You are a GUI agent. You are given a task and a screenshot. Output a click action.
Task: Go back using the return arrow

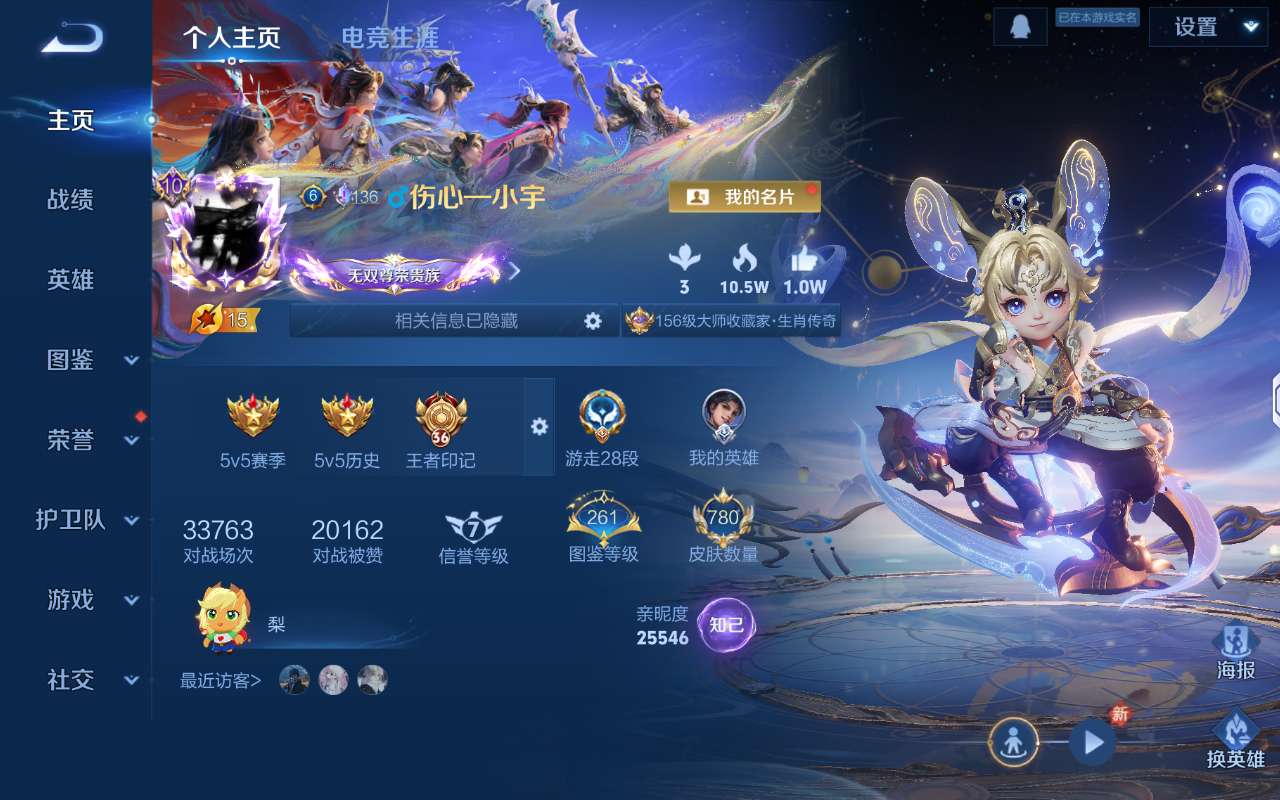[72, 38]
